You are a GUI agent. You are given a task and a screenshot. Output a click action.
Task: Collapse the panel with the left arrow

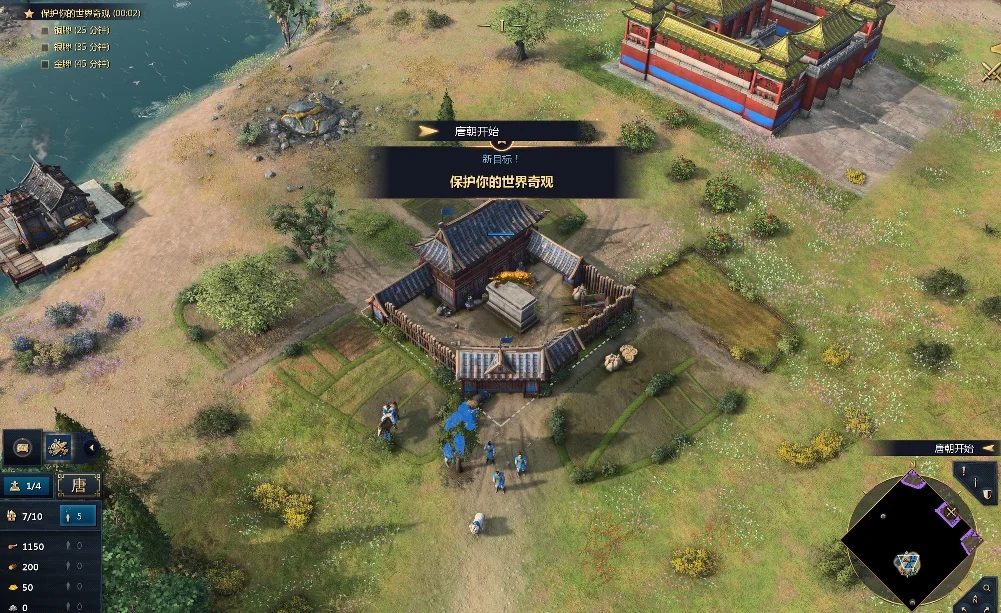(91, 447)
